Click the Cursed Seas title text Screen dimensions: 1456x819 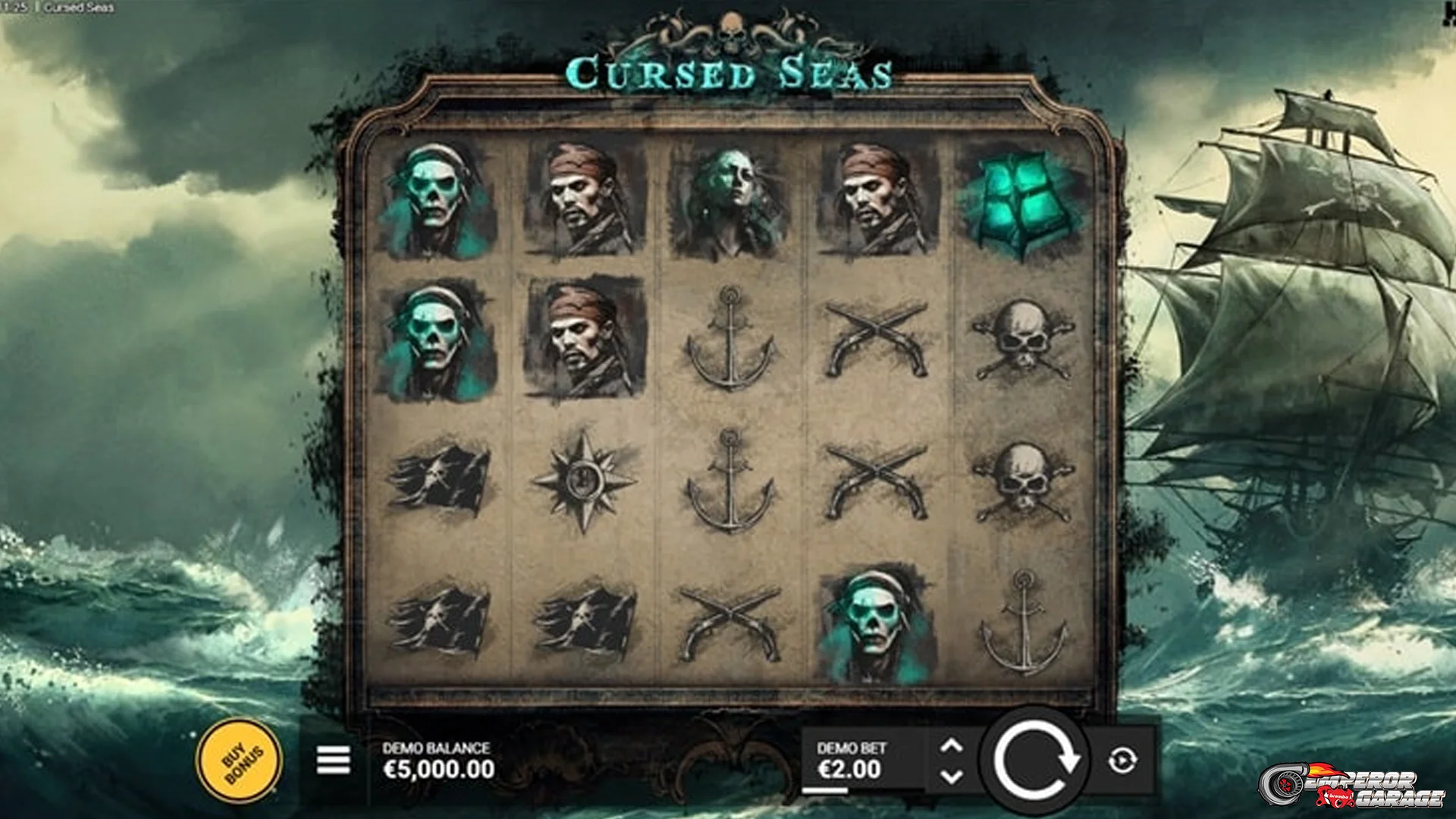pos(730,72)
